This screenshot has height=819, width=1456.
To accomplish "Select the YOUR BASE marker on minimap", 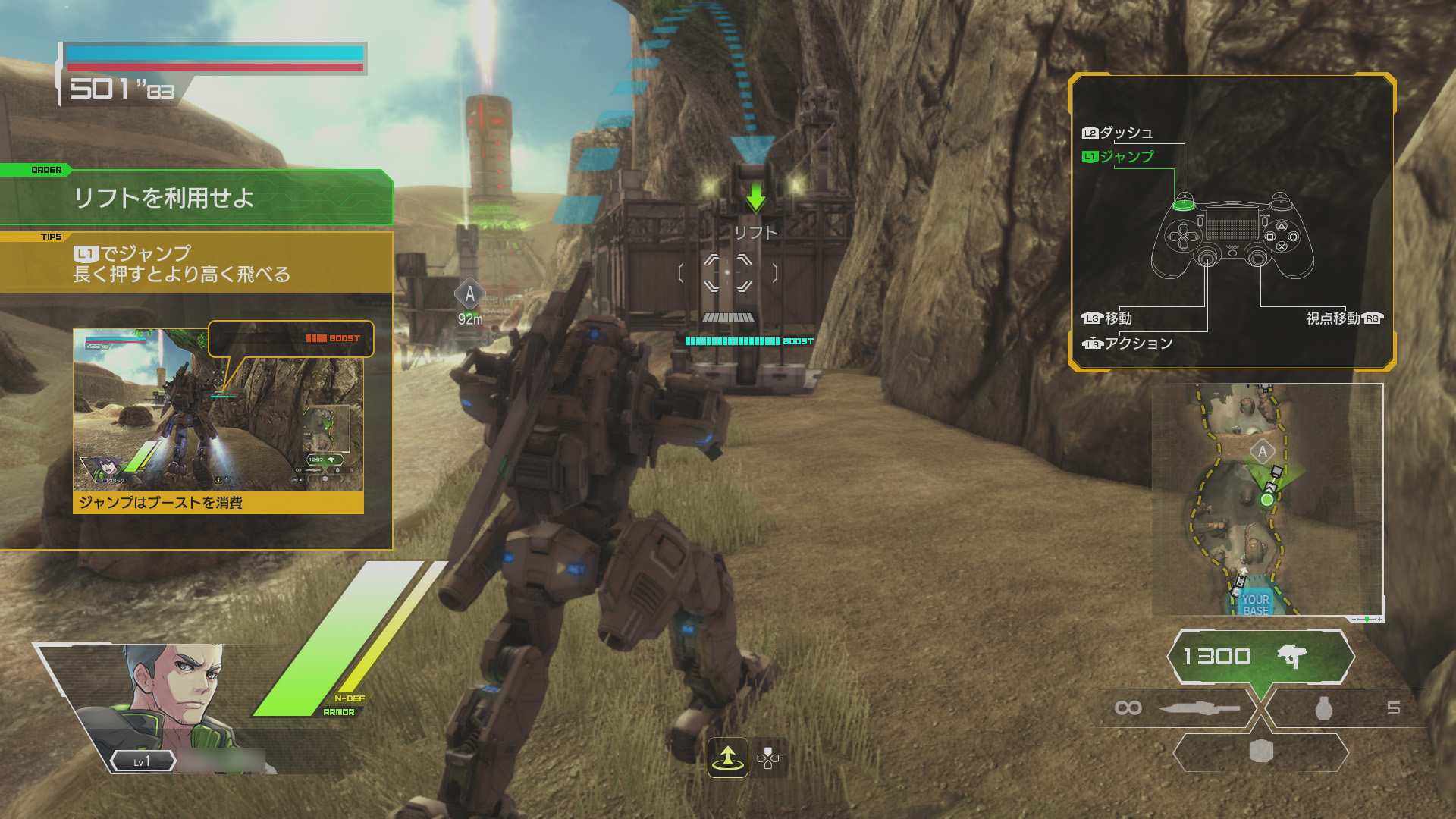I will coord(1255,604).
